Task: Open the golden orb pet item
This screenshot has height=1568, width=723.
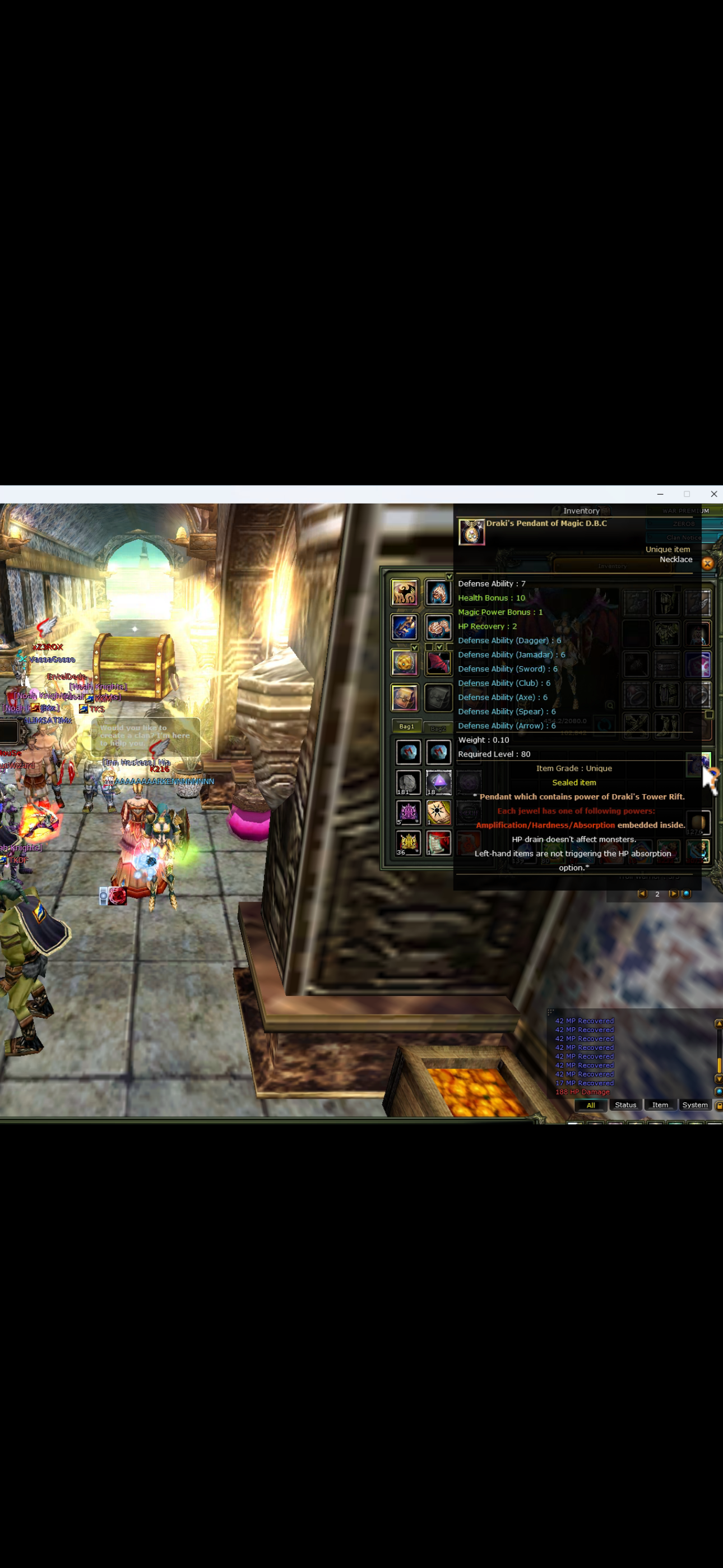Action: (x=405, y=663)
